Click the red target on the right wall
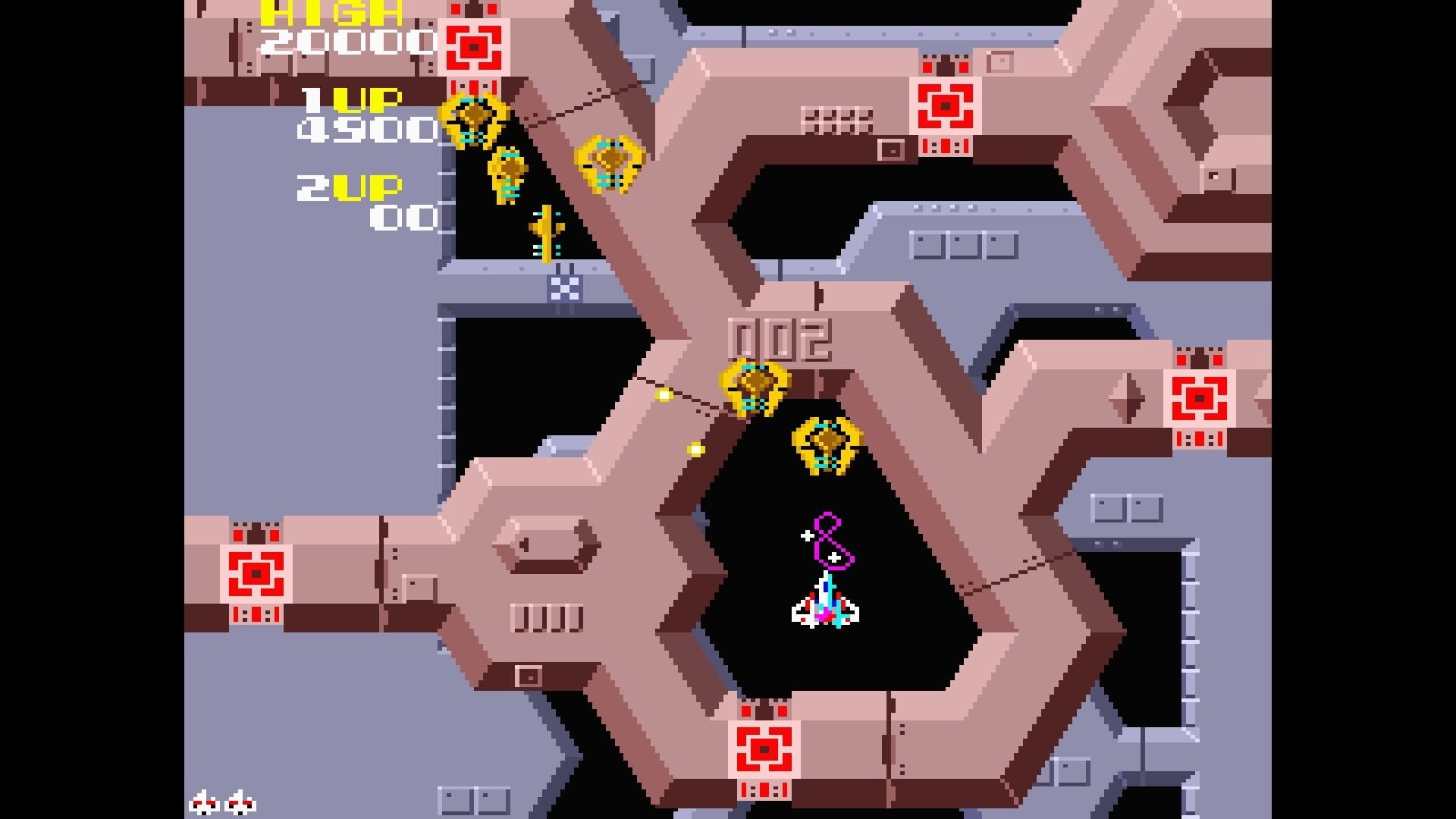Viewport: 1456px width, 819px height. pyautogui.click(x=1198, y=398)
